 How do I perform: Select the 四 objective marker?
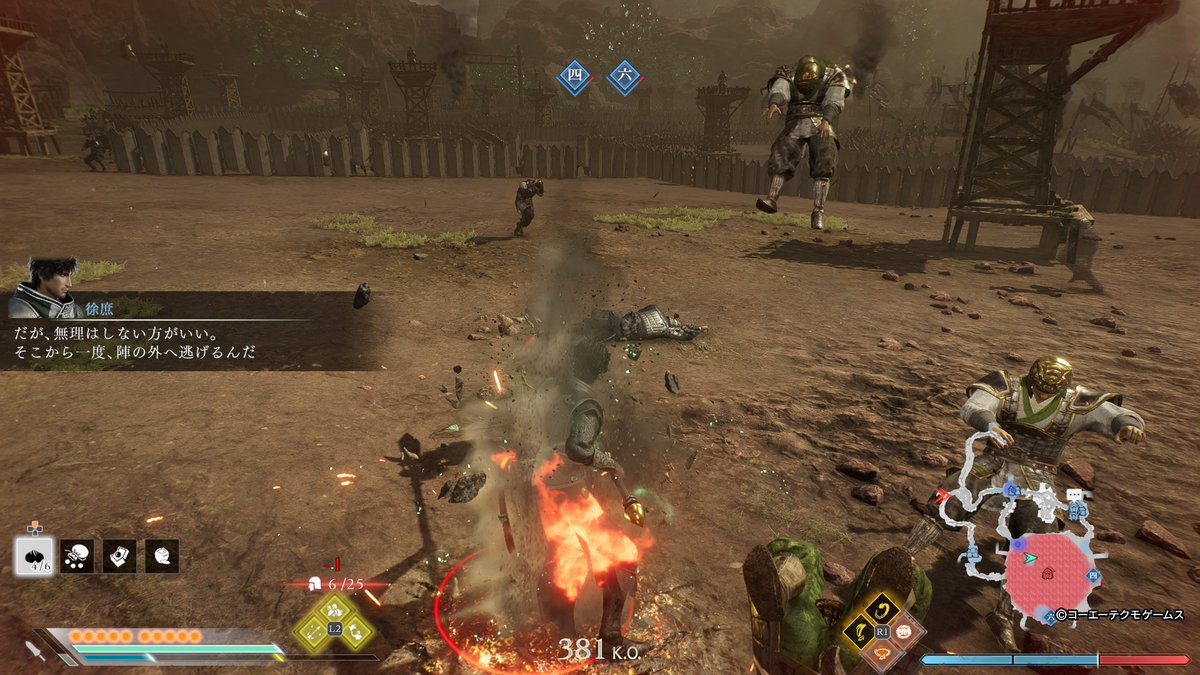point(574,77)
